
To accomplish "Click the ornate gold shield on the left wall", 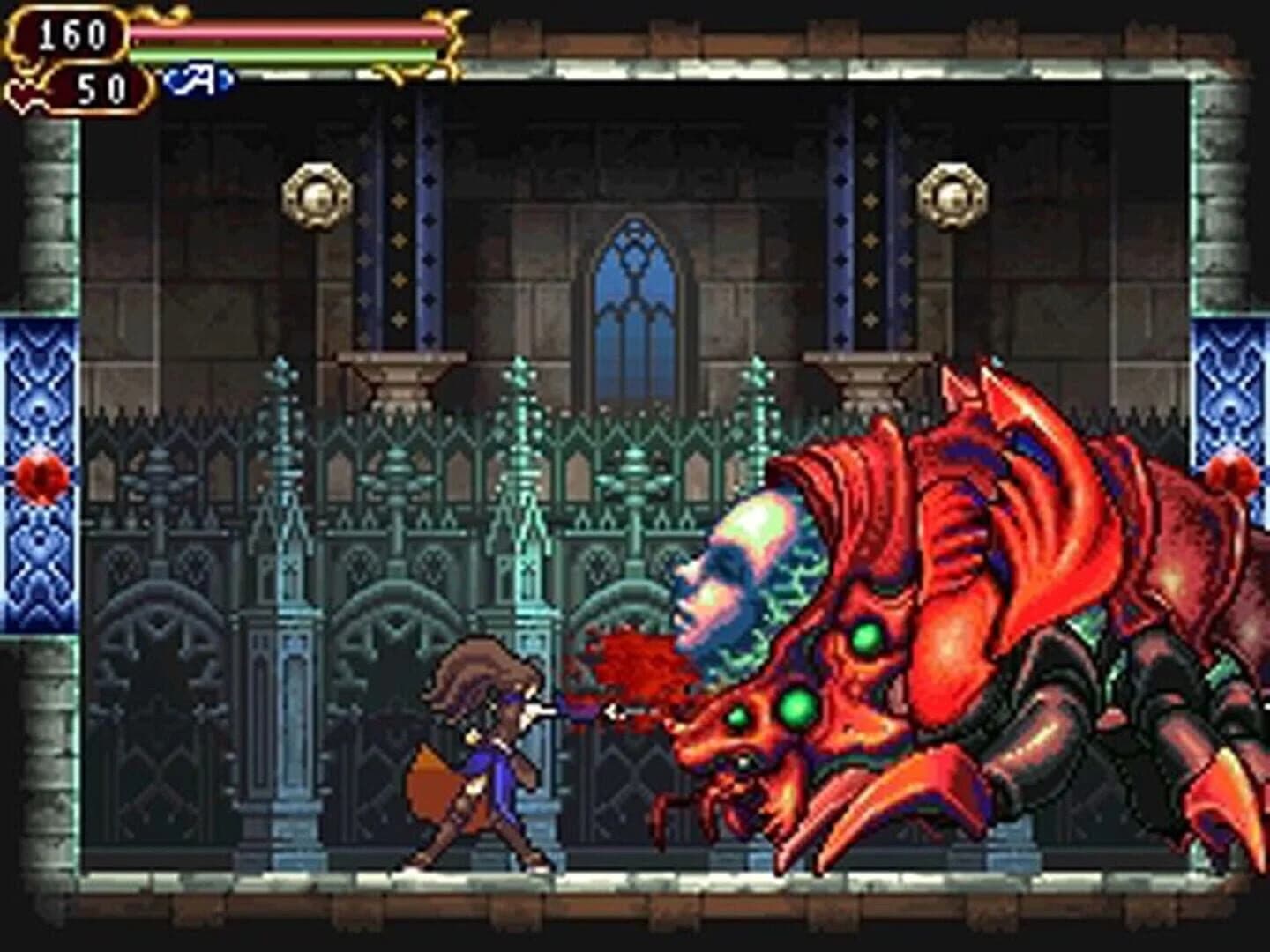I will point(317,194).
